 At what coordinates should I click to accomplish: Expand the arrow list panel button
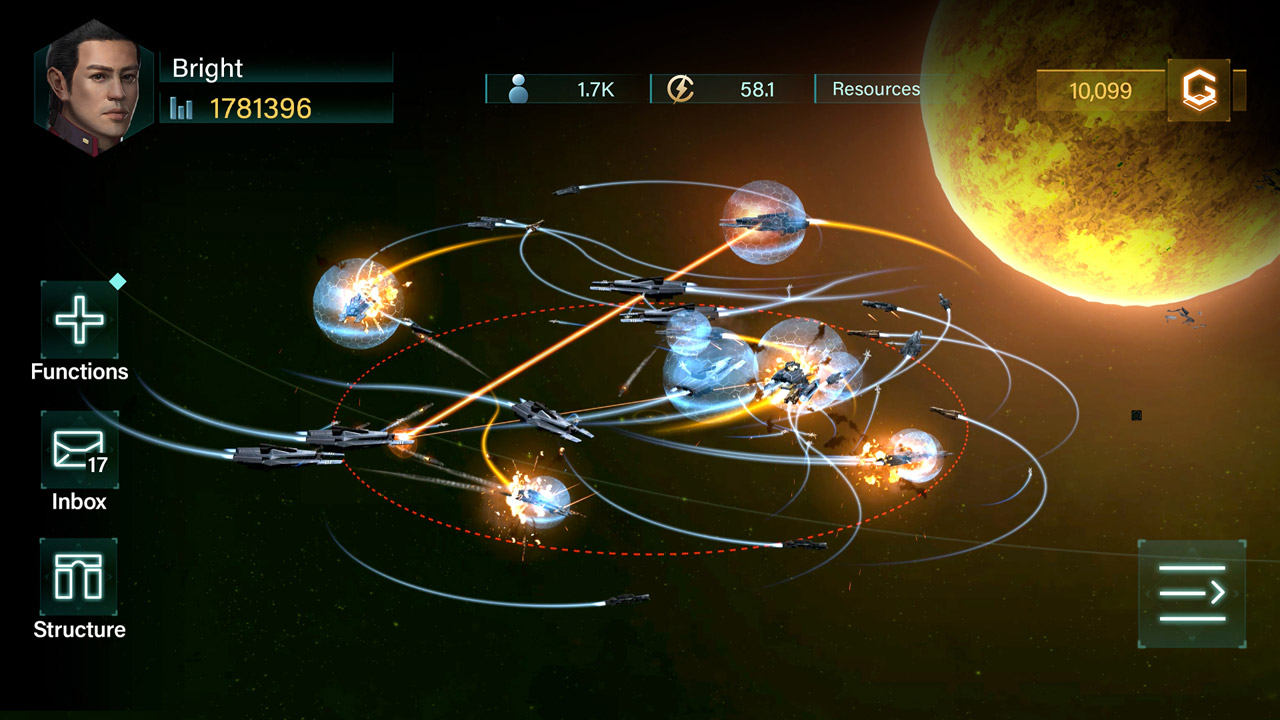tap(1192, 593)
